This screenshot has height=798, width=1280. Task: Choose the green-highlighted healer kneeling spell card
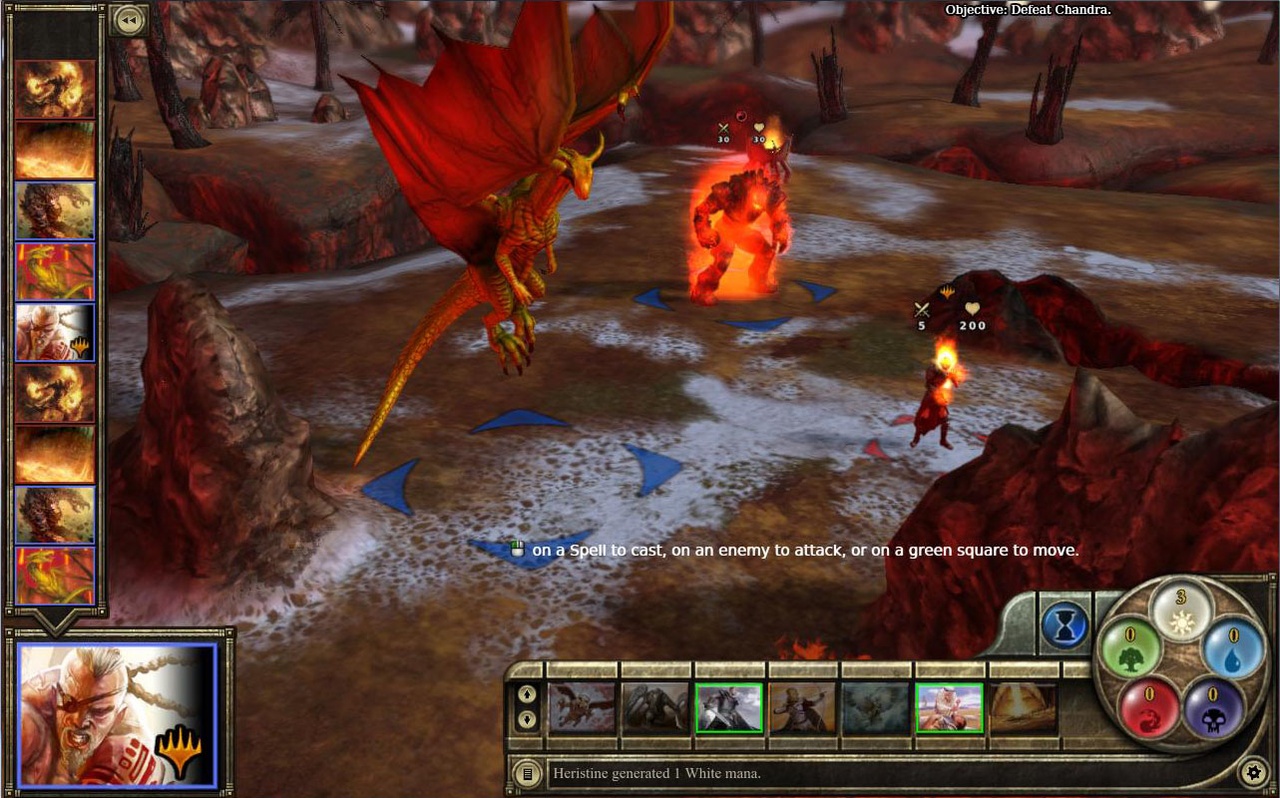point(950,708)
